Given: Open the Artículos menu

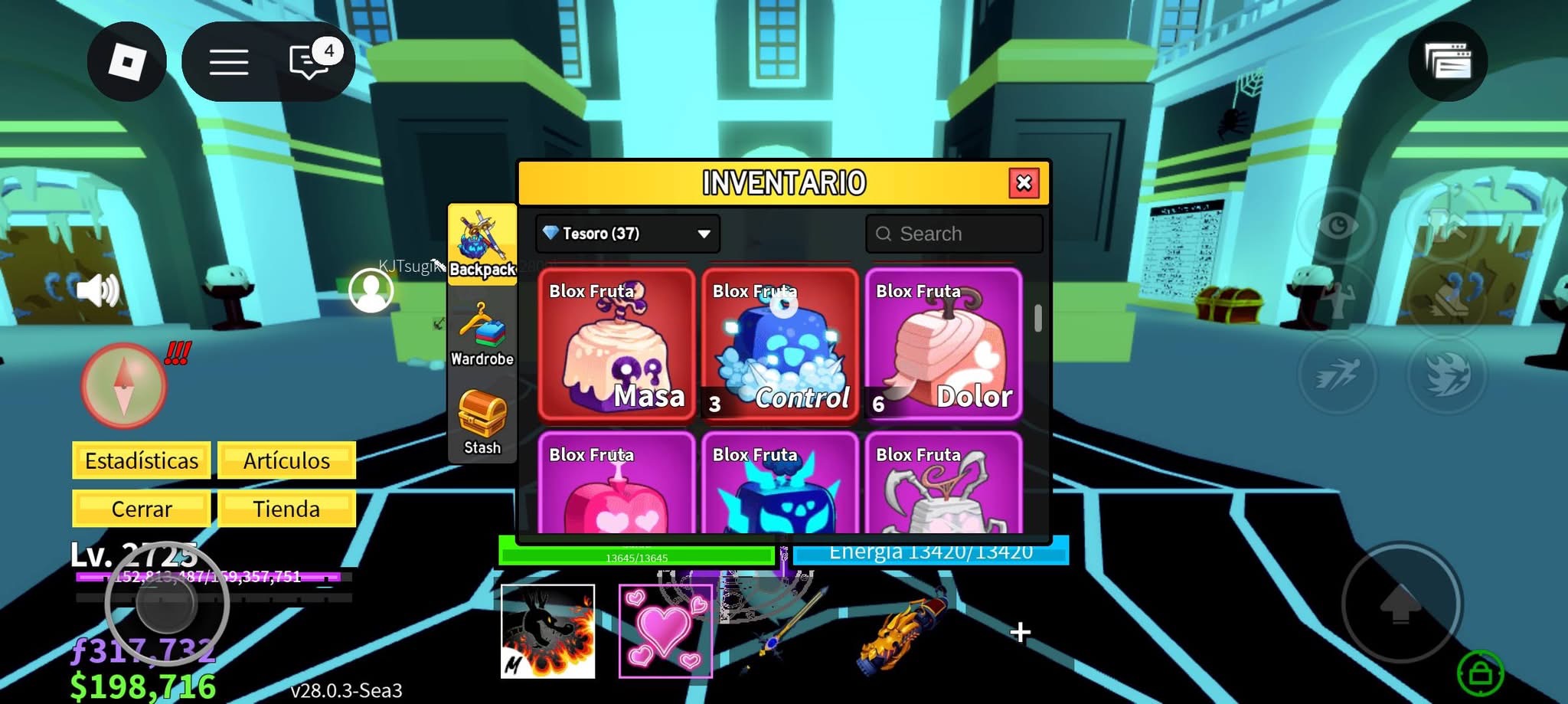Looking at the screenshot, I should (x=286, y=460).
